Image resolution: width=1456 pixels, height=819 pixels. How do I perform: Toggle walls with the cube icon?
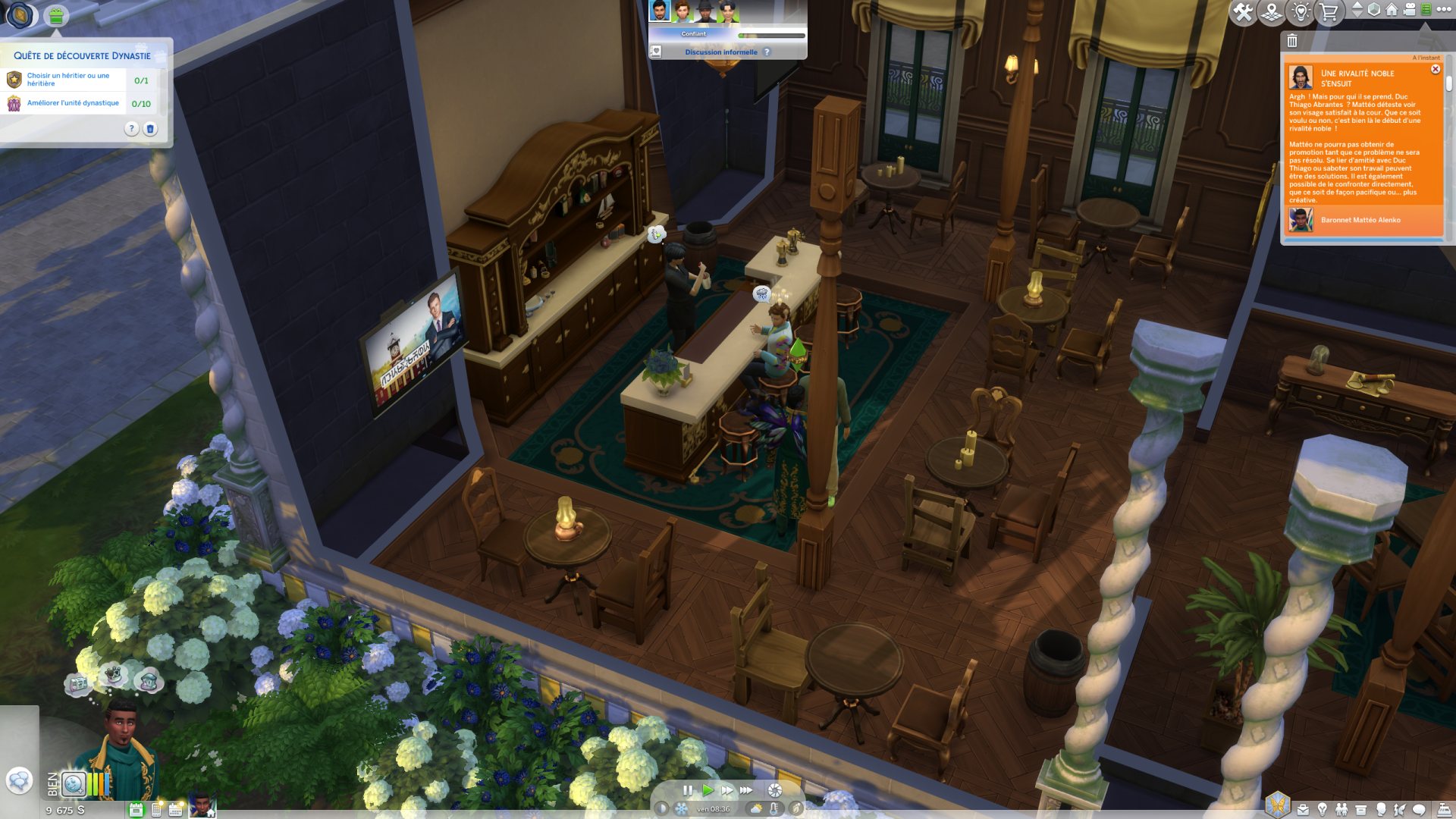(1374, 10)
